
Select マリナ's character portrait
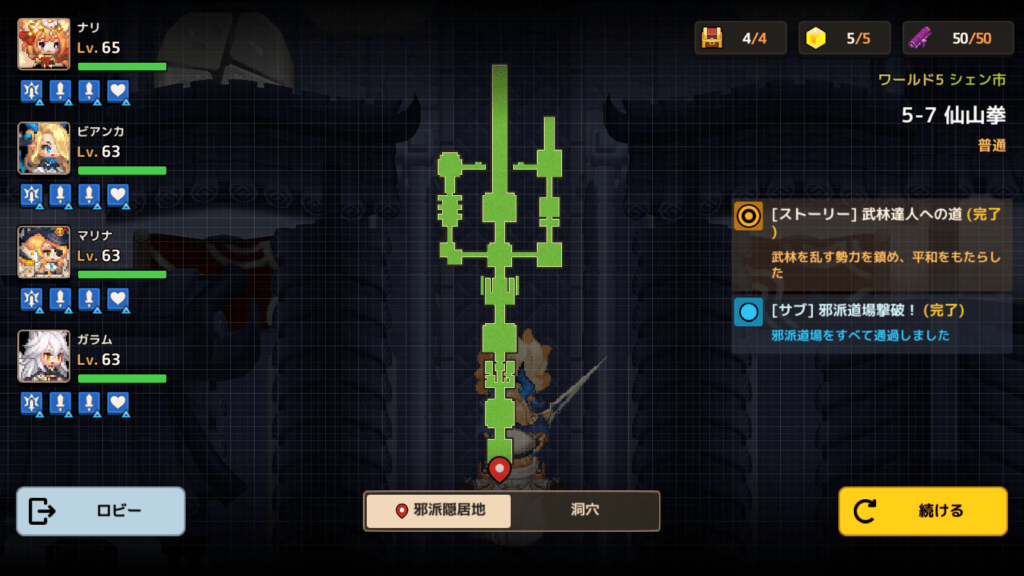click(x=44, y=252)
